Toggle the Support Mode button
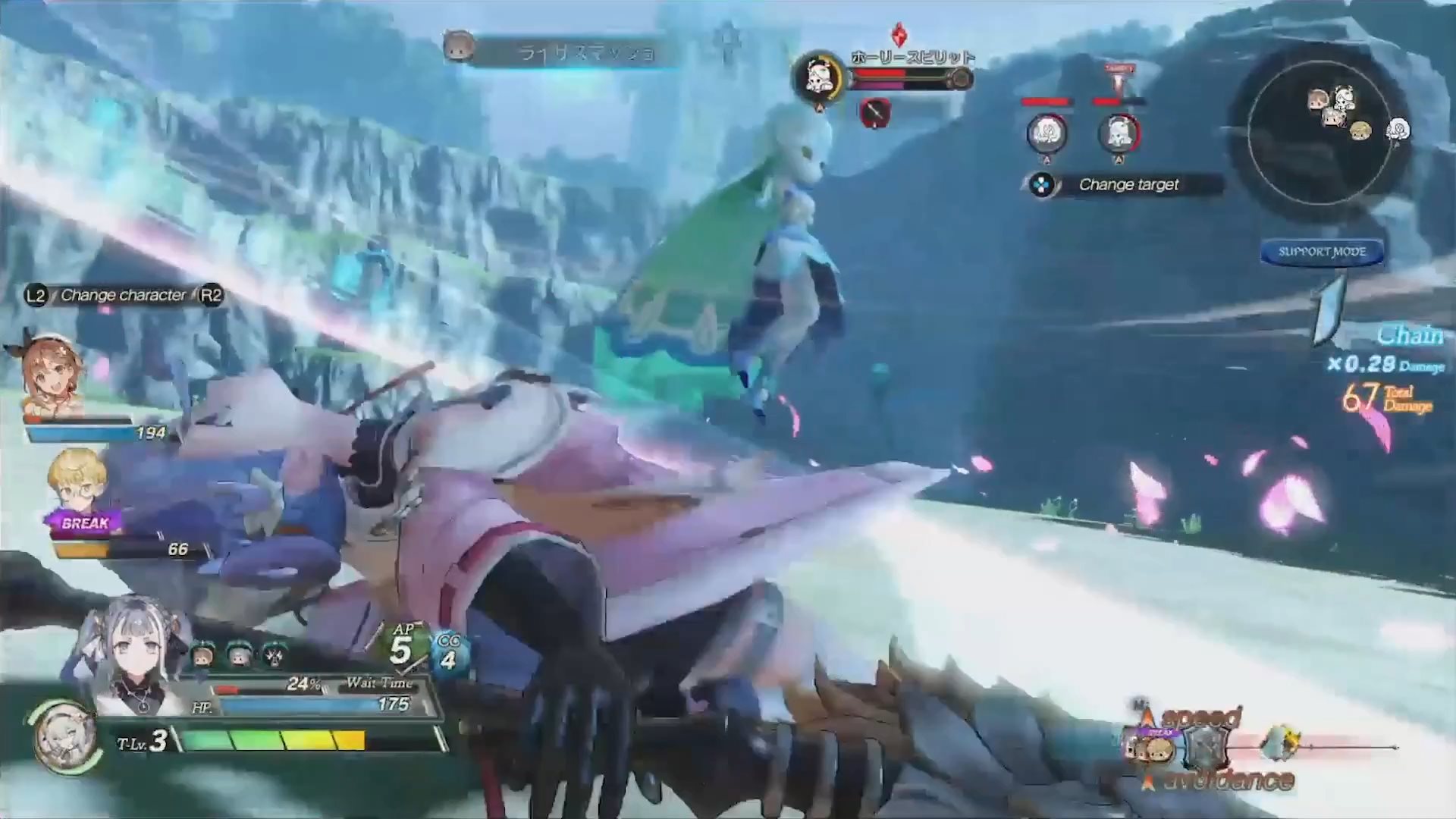 coord(1322,252)
